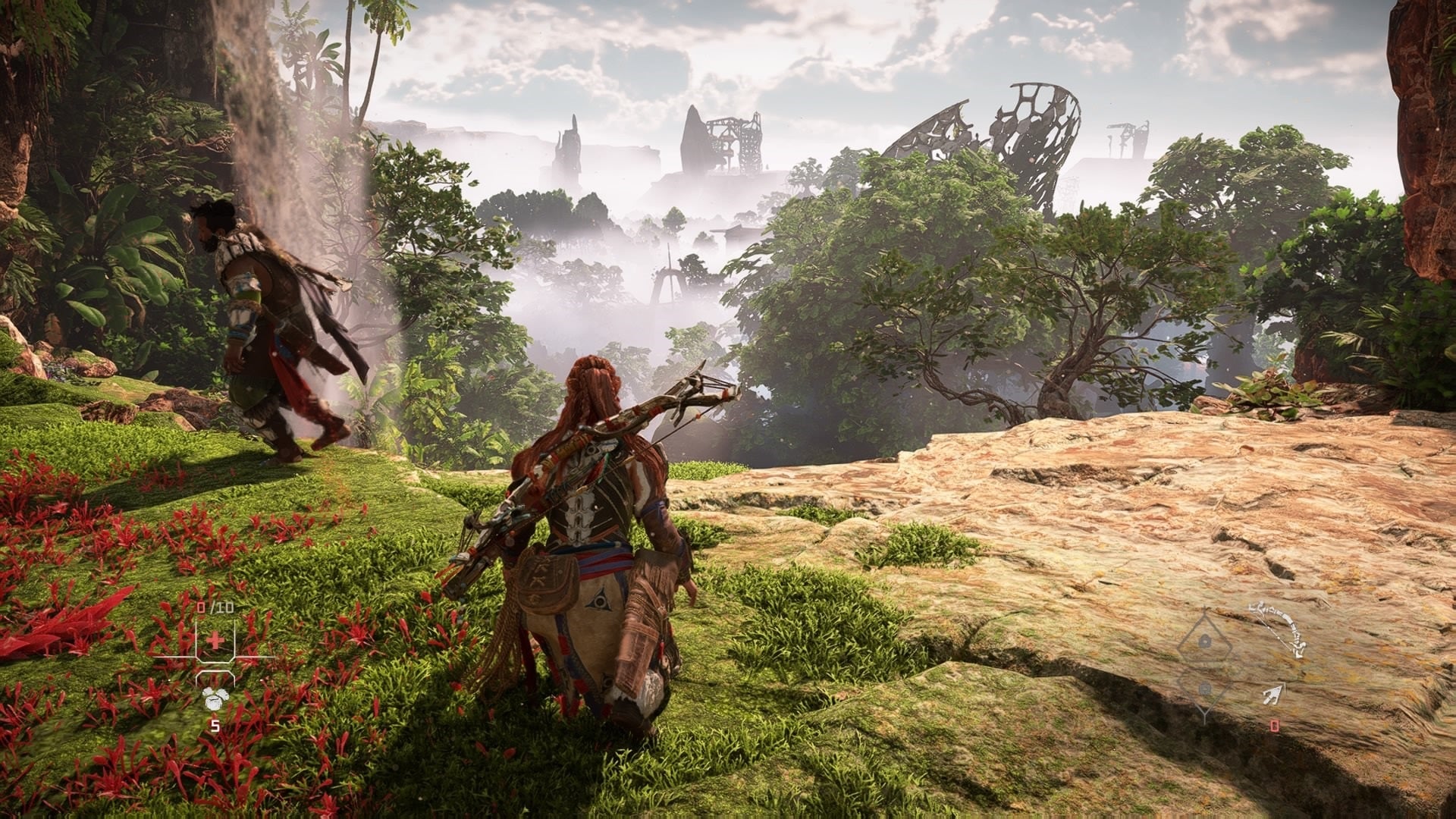1456x819 pixels.
Task: Click the white berries pouch icon
Action: (214, 698)
